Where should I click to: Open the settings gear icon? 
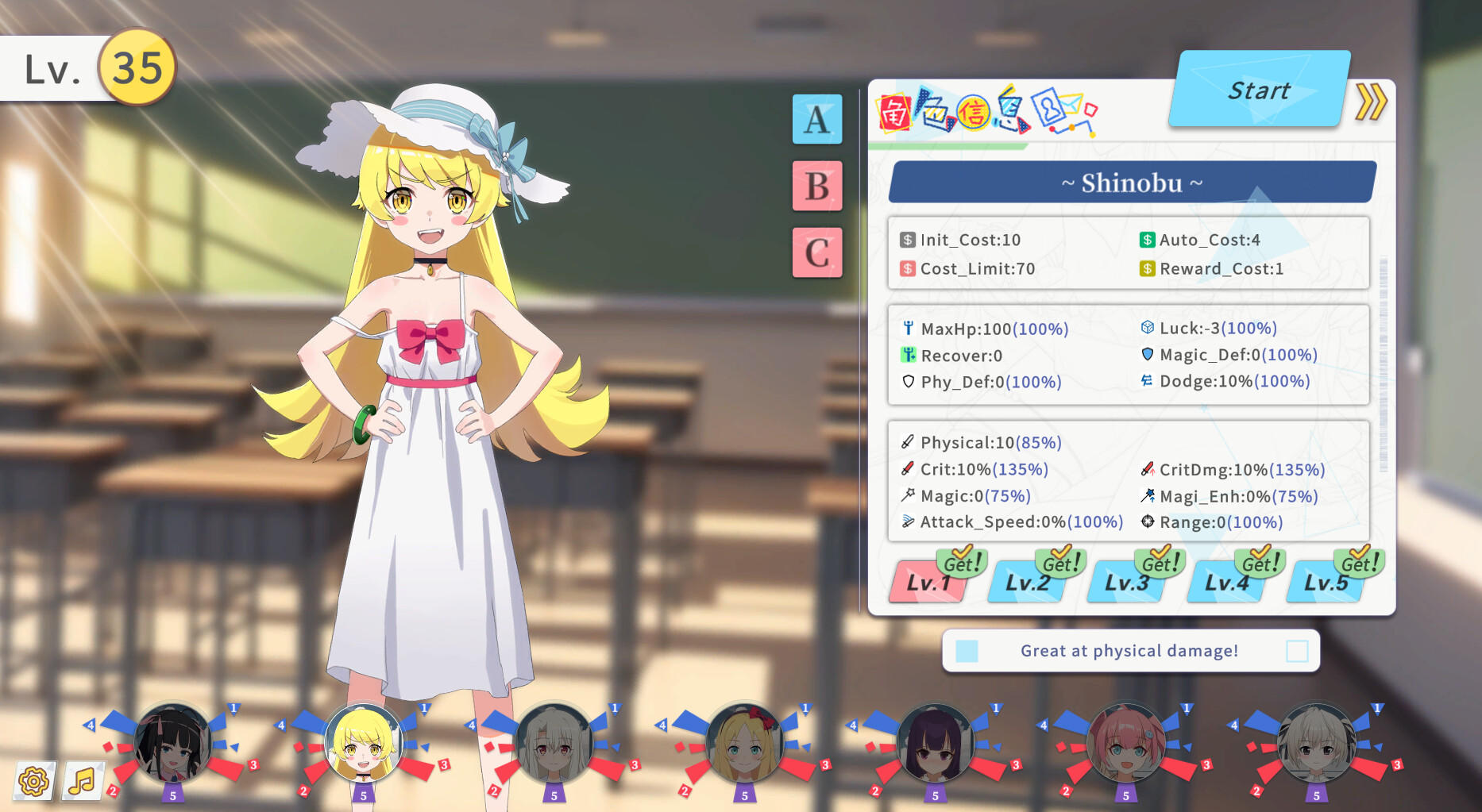(x=33, y=782)
